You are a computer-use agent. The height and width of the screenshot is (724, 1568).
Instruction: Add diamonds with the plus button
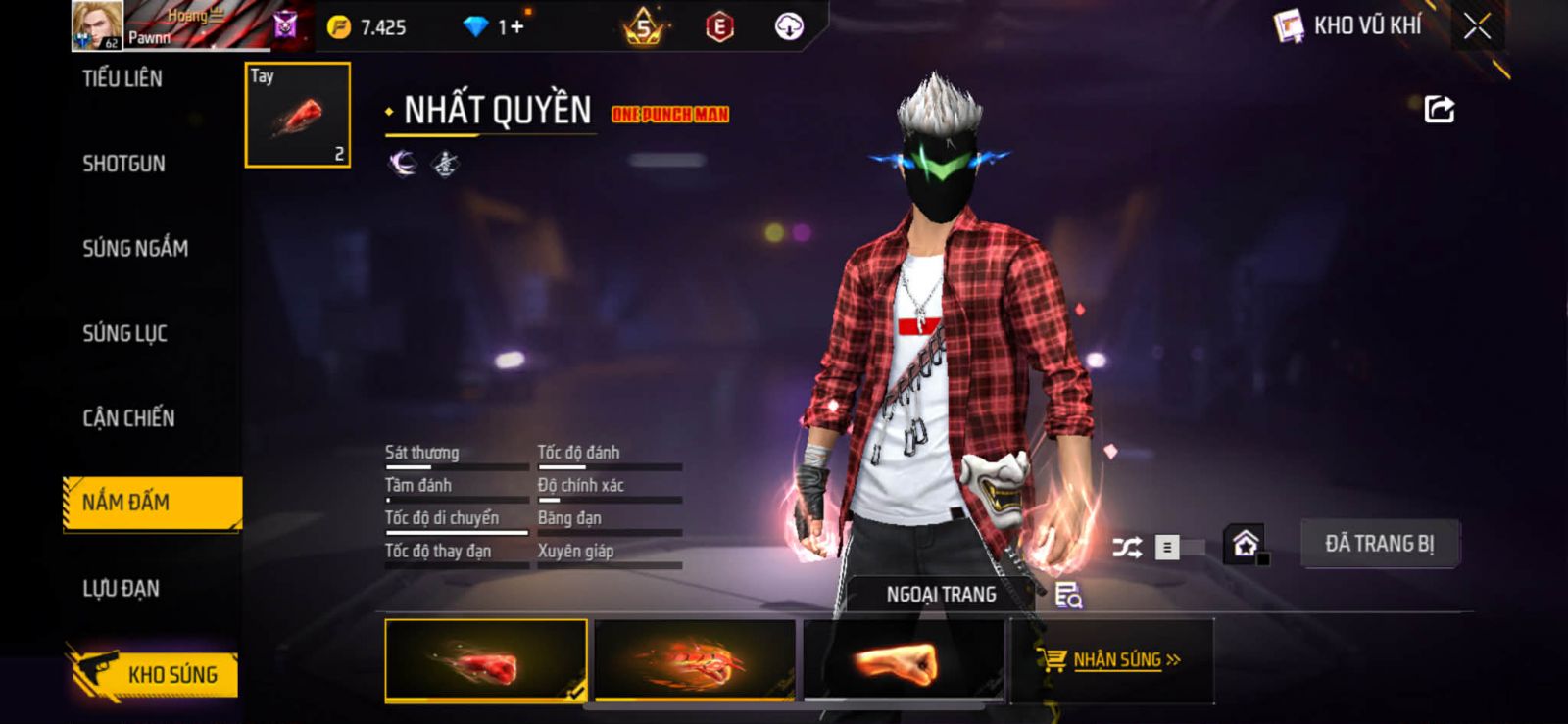coord(516,27)
